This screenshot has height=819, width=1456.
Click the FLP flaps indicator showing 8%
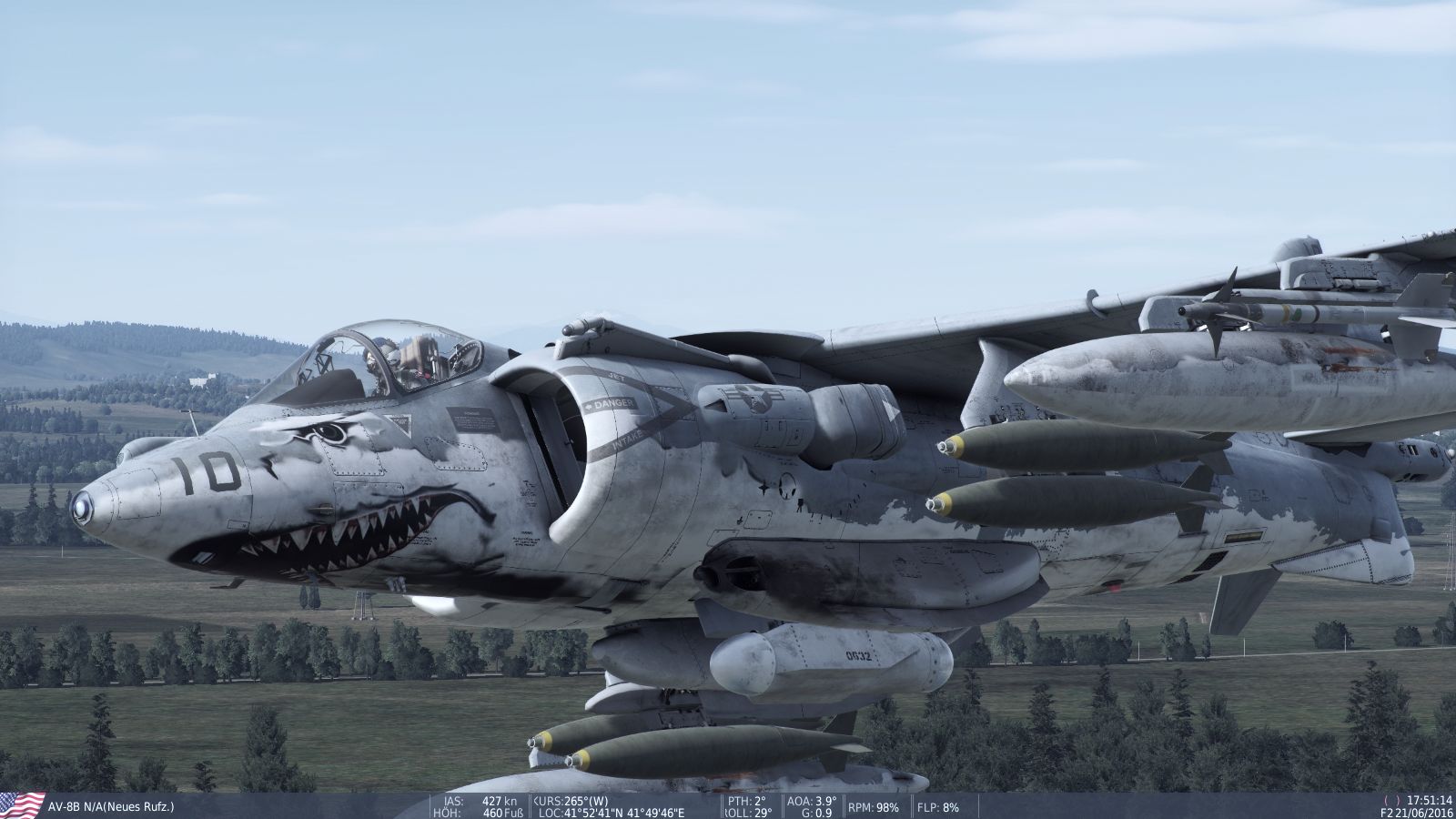[937, 806]
